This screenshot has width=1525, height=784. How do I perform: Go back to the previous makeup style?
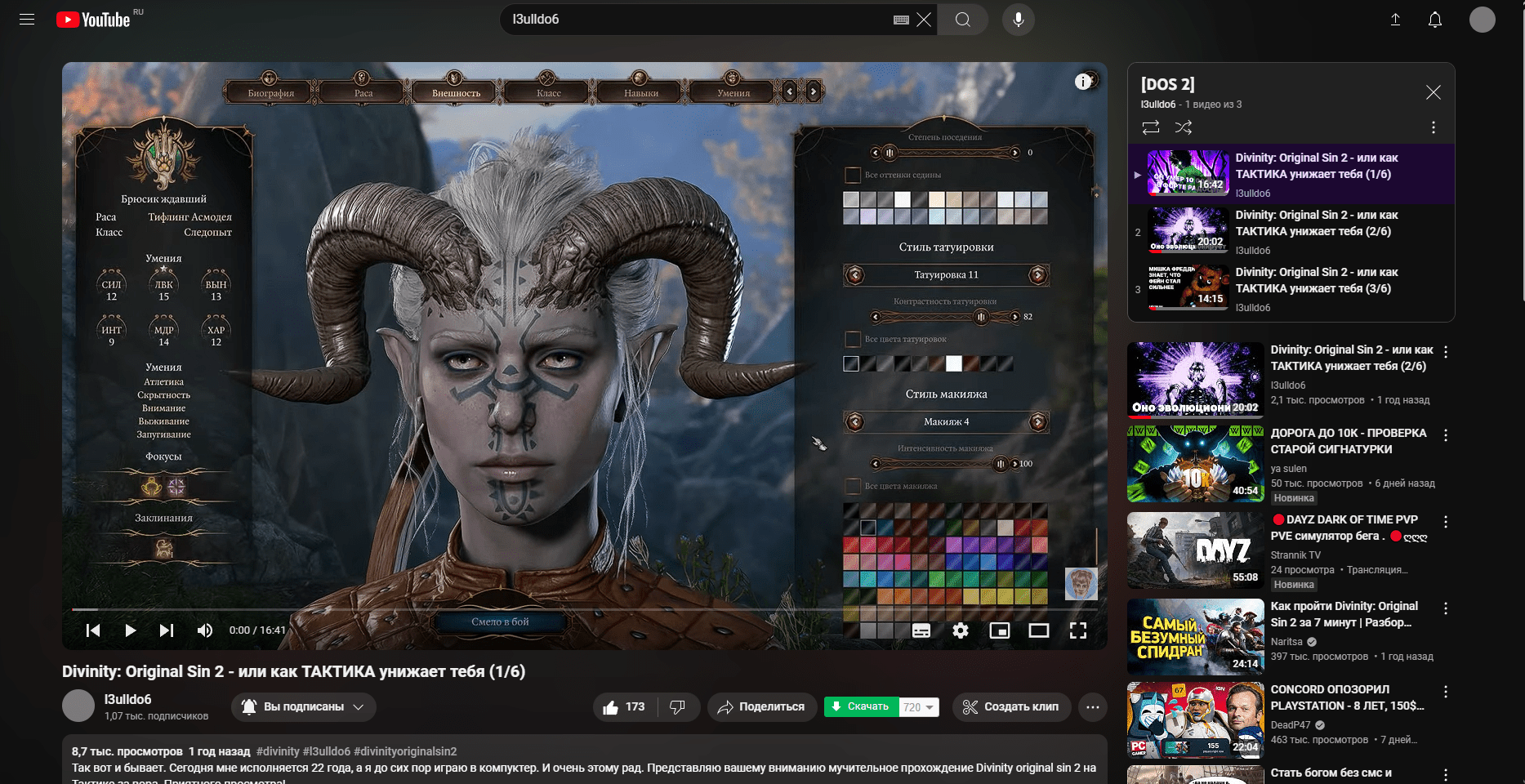tap(855, 422)
